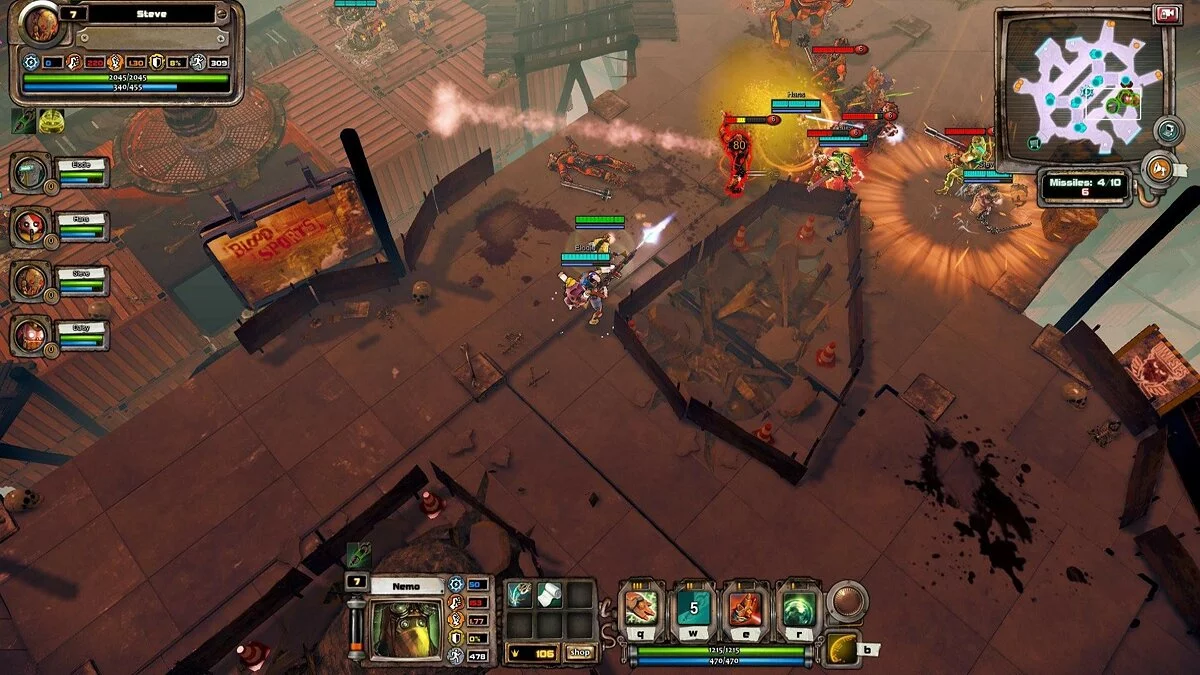1200x675 pixels.
Task: Use the teal claw inventory item
Action: click(x=520, y=596)
